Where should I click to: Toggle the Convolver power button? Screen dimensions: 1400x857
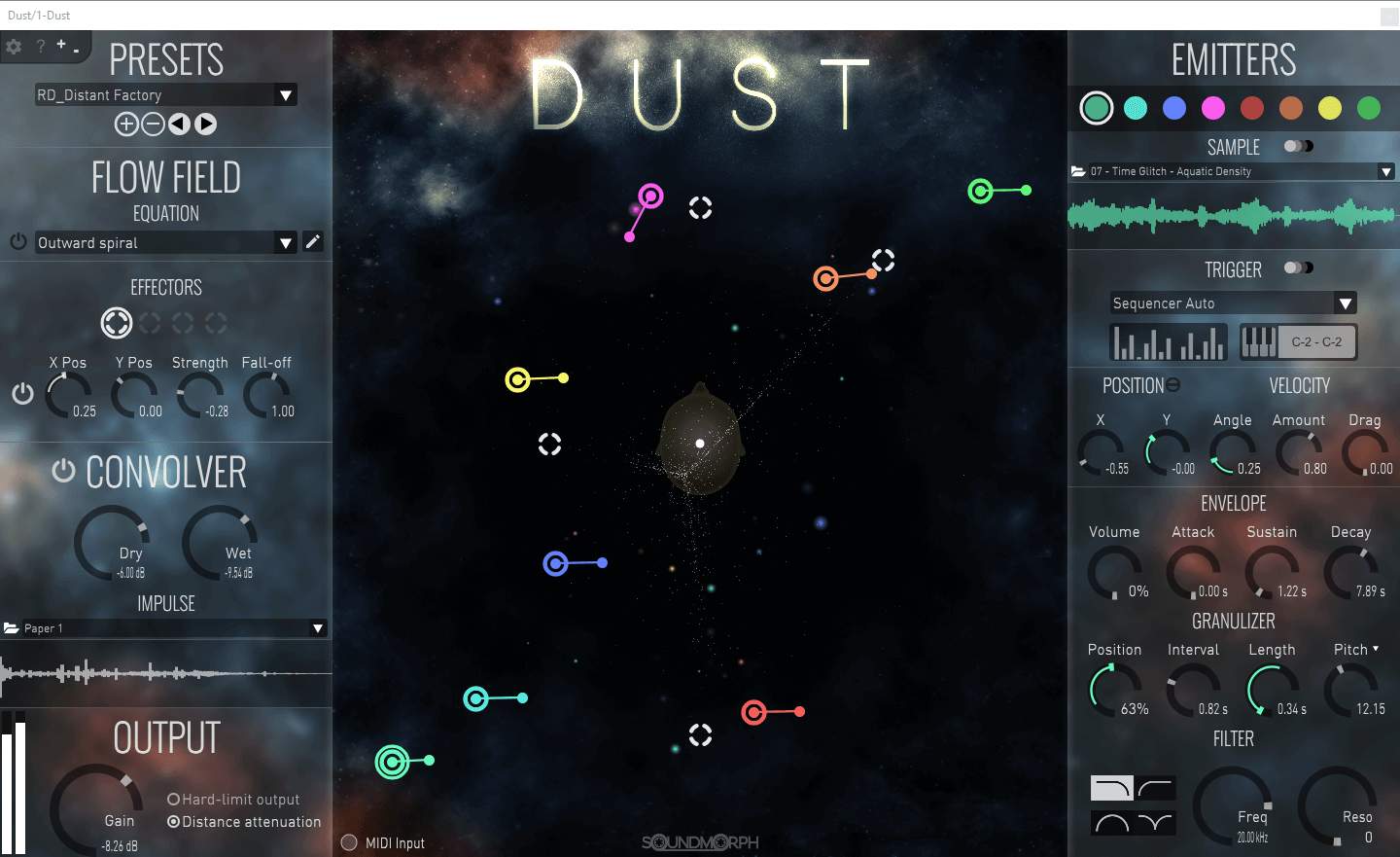click(x=63, y=471)
